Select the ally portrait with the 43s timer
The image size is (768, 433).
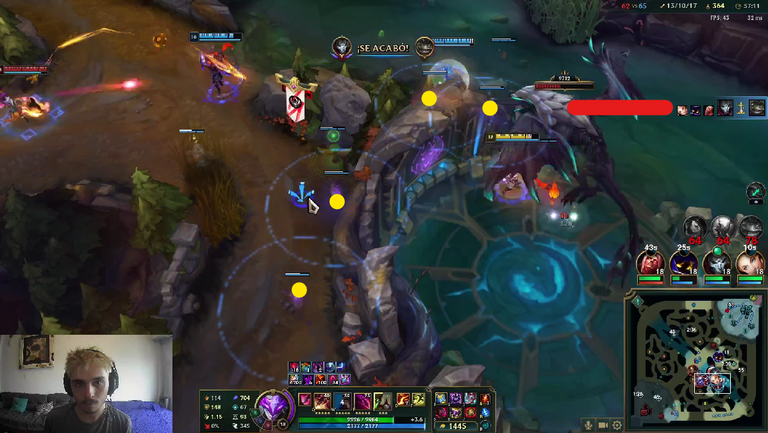tap(650, 264)
